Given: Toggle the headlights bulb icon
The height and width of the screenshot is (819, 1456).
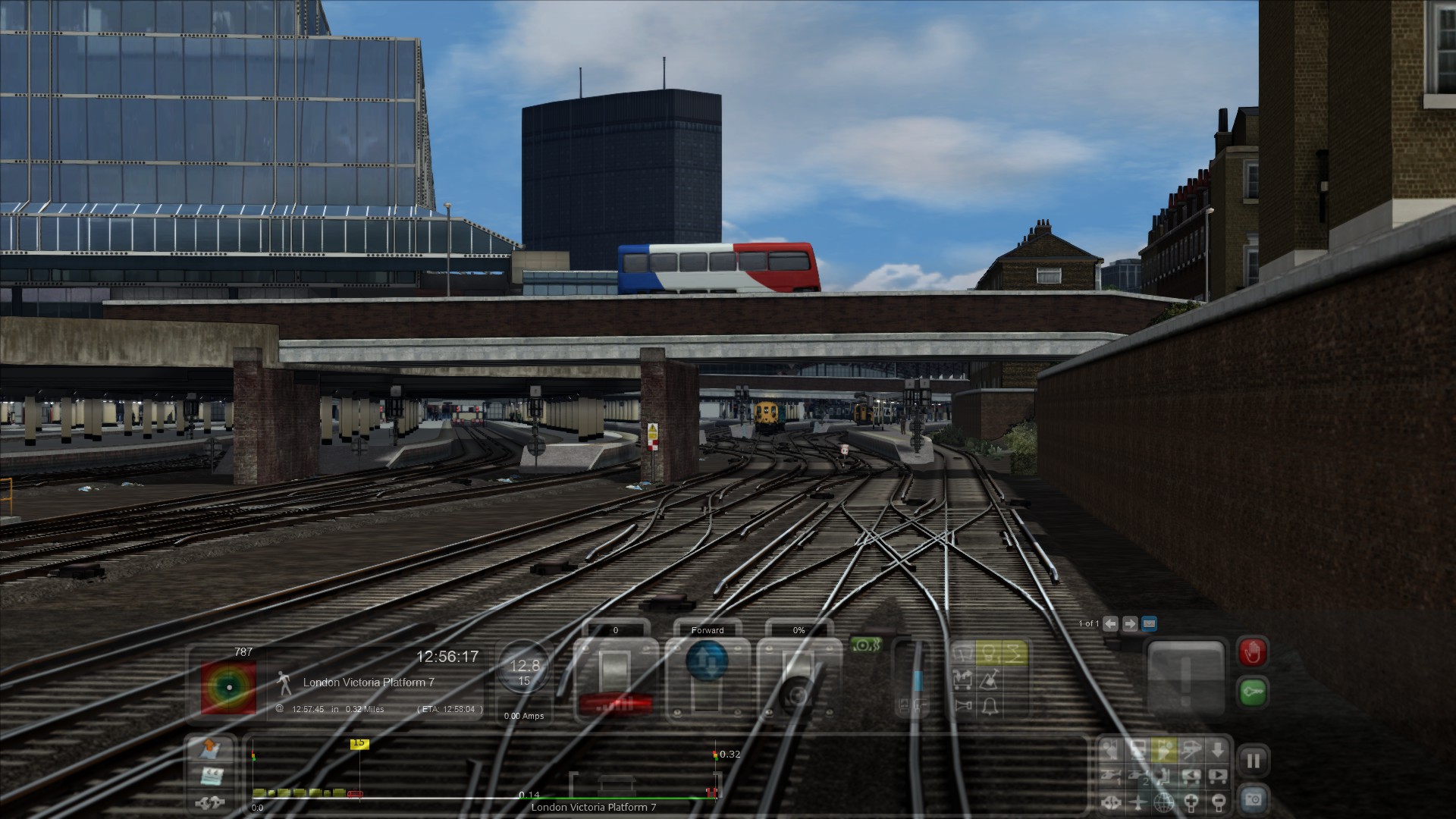Looking at the screenshot, I should [988, 653].
